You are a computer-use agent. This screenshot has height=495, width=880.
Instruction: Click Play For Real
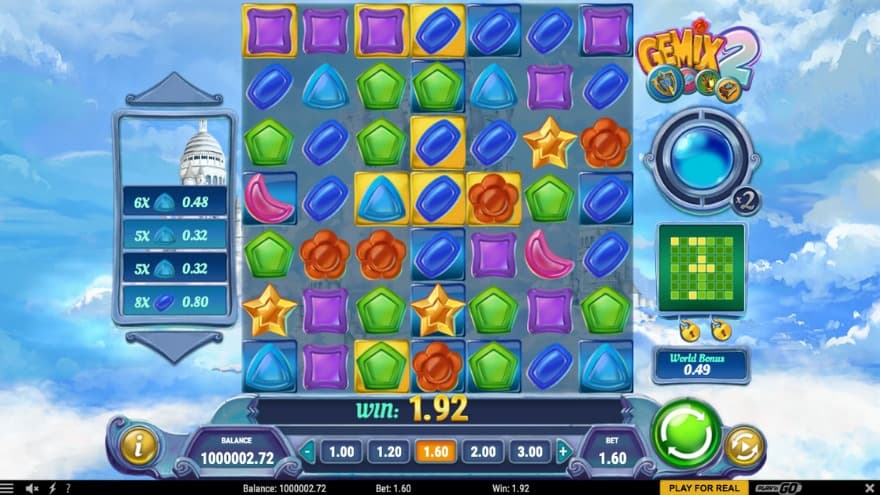(x=706, y=488)
